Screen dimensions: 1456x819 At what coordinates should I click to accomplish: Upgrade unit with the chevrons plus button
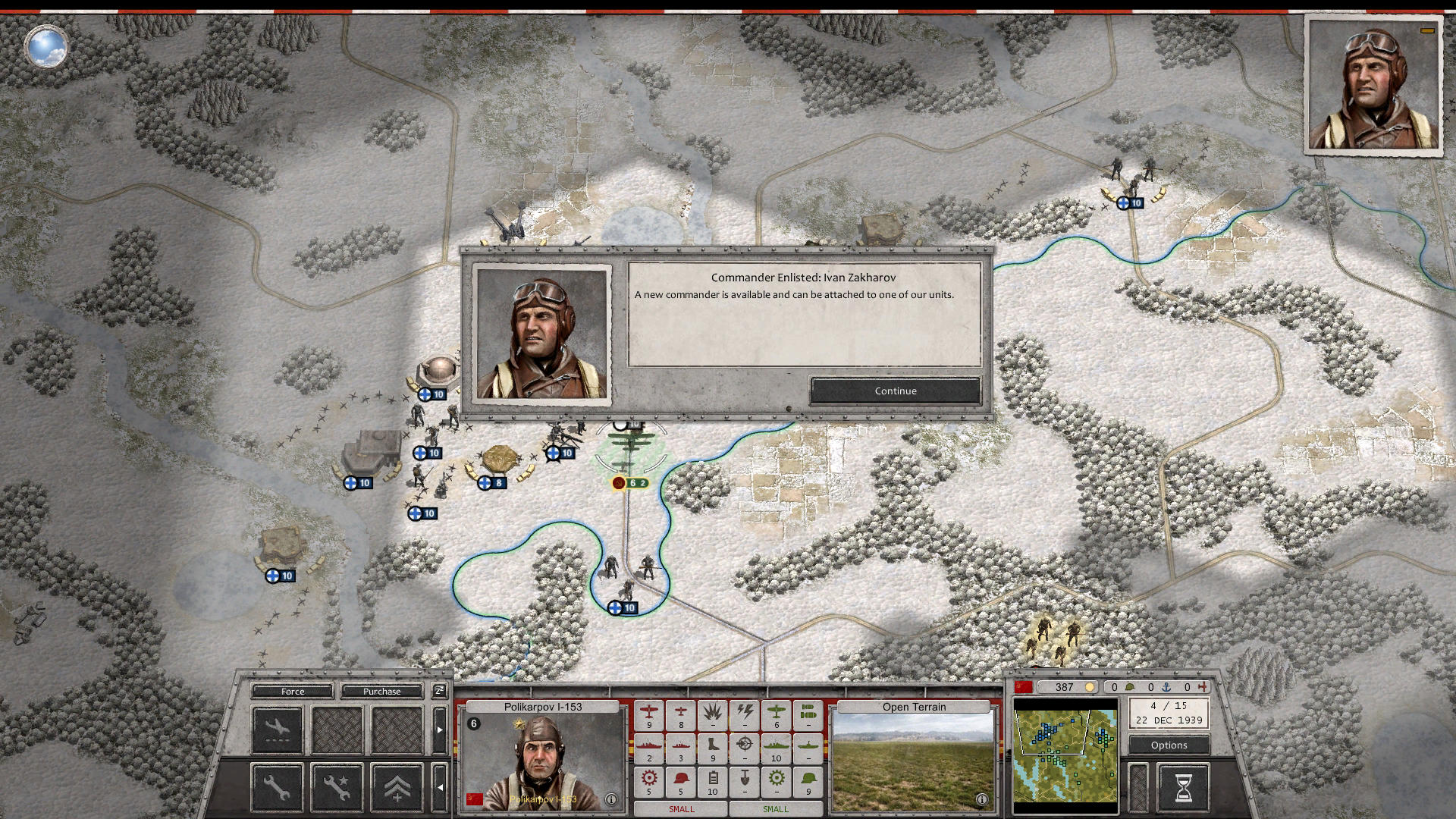397,788
